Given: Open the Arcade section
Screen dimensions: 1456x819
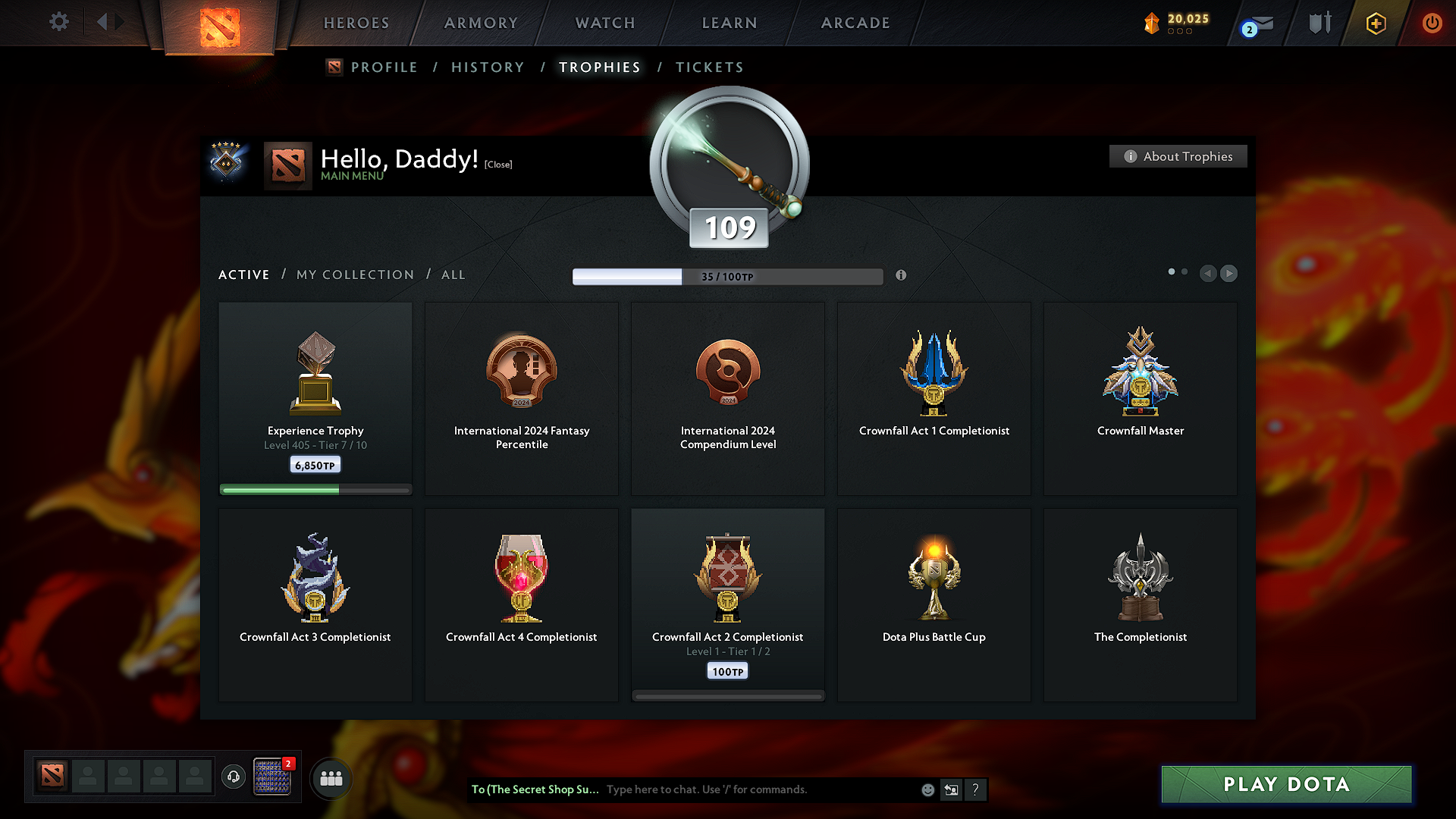Looking at the screenshot, I should pyautogui.click(x=855, y=23).
